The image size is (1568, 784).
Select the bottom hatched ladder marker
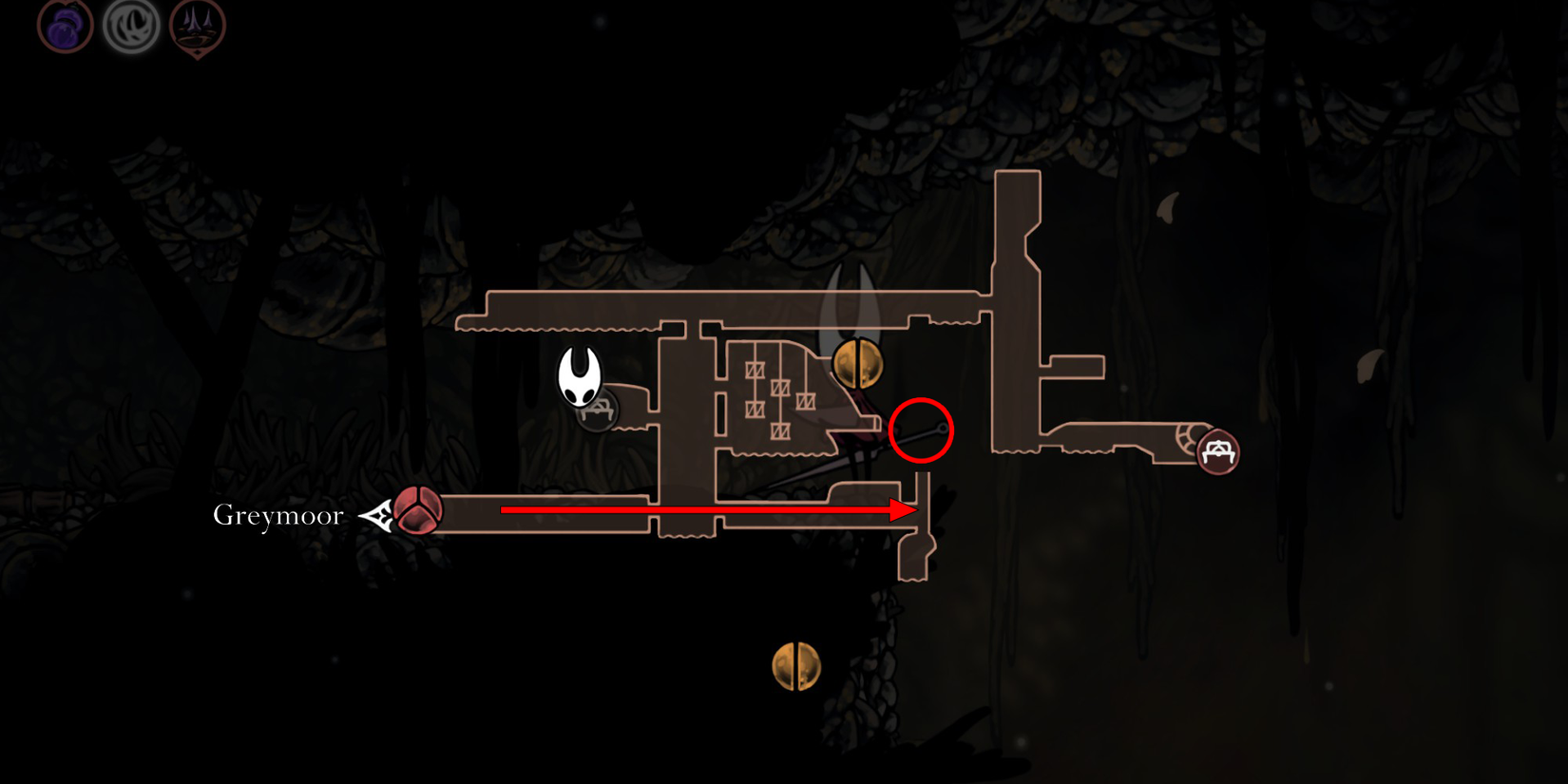[x=781, y=430]
